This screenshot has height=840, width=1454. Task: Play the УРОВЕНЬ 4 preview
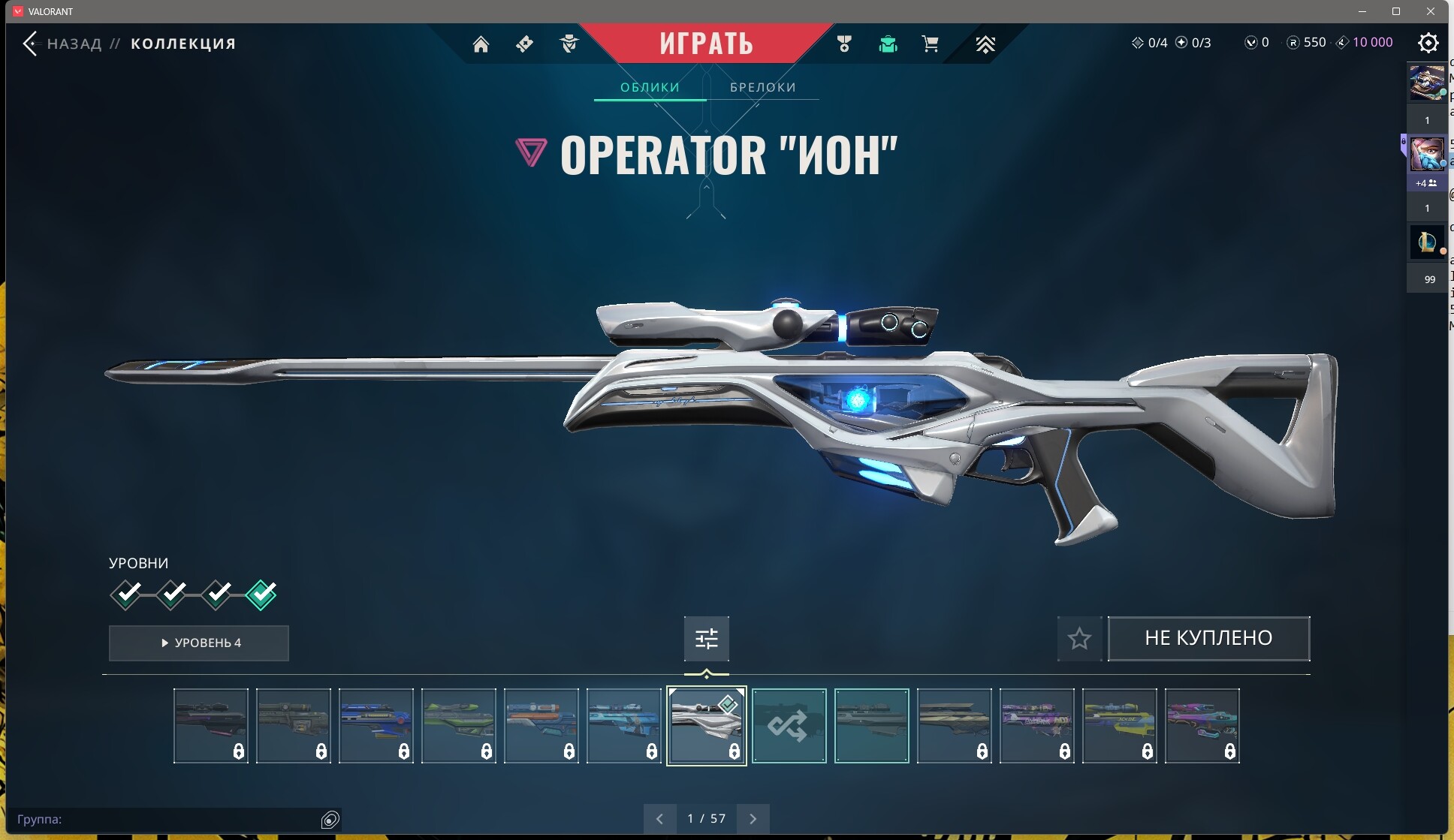pos(199,643)
